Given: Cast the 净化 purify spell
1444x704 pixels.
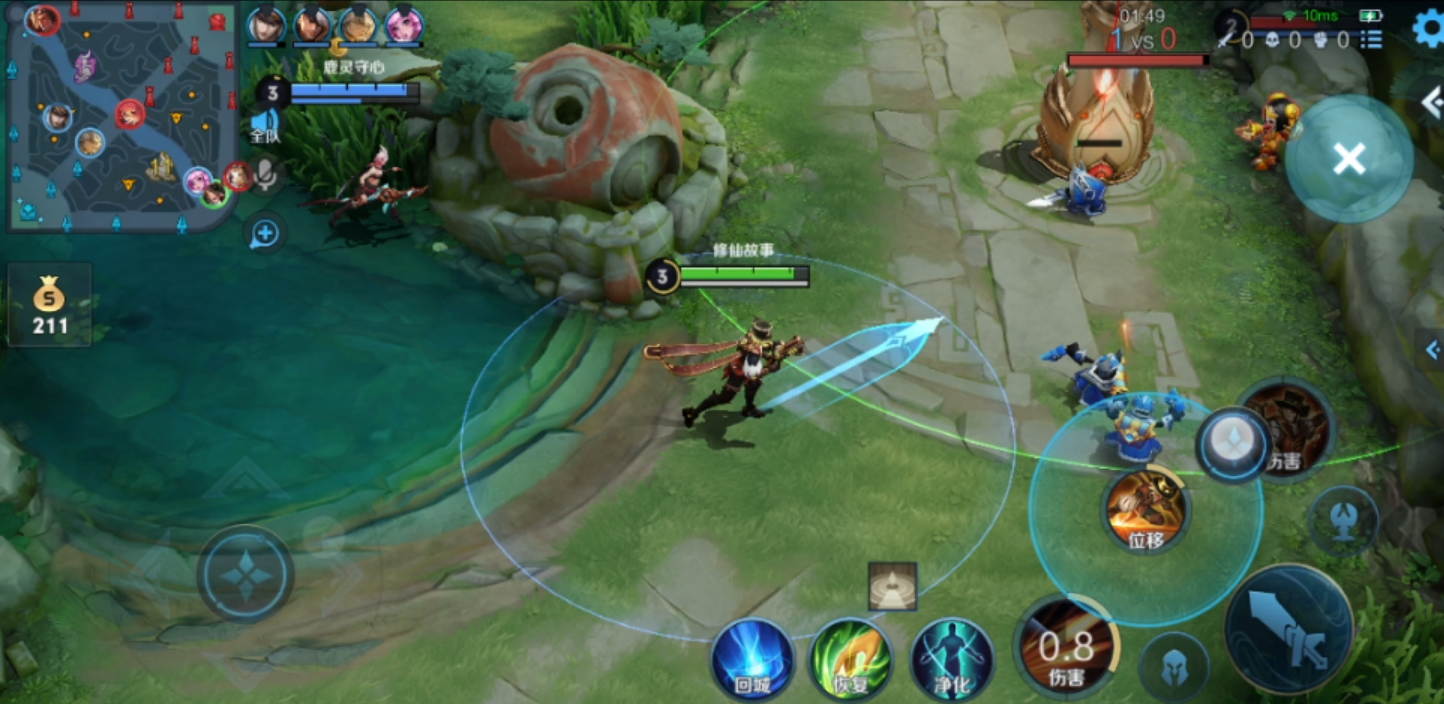Looking at the screenshot, I should (951, 659).
